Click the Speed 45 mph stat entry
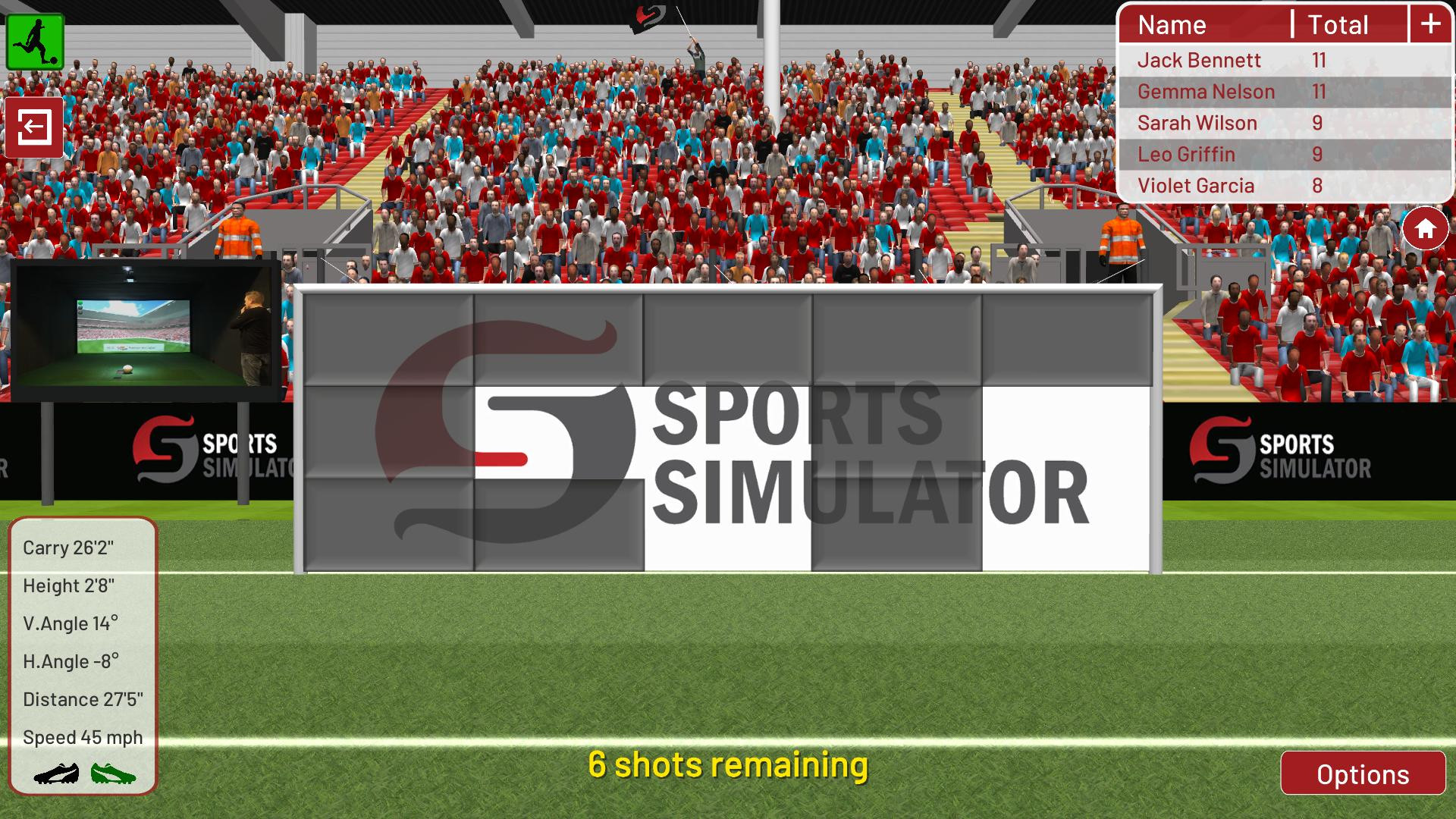This screenshot has height=819, width=1456. pyautogui.click(x=82, y=736)
